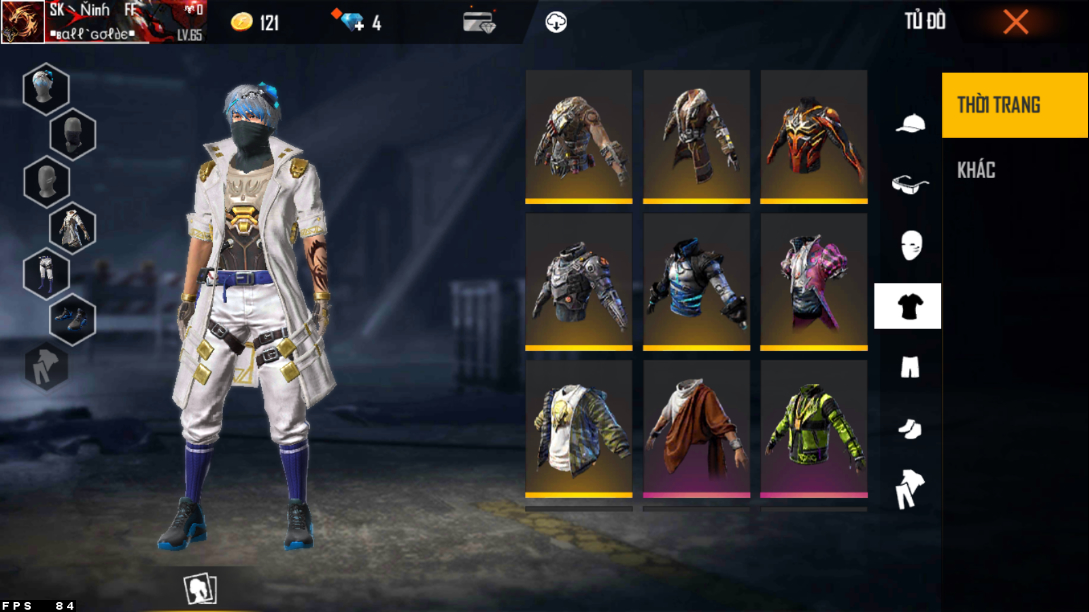Select the lightbulb shirt with blue jacket

[x=579, y=427]
